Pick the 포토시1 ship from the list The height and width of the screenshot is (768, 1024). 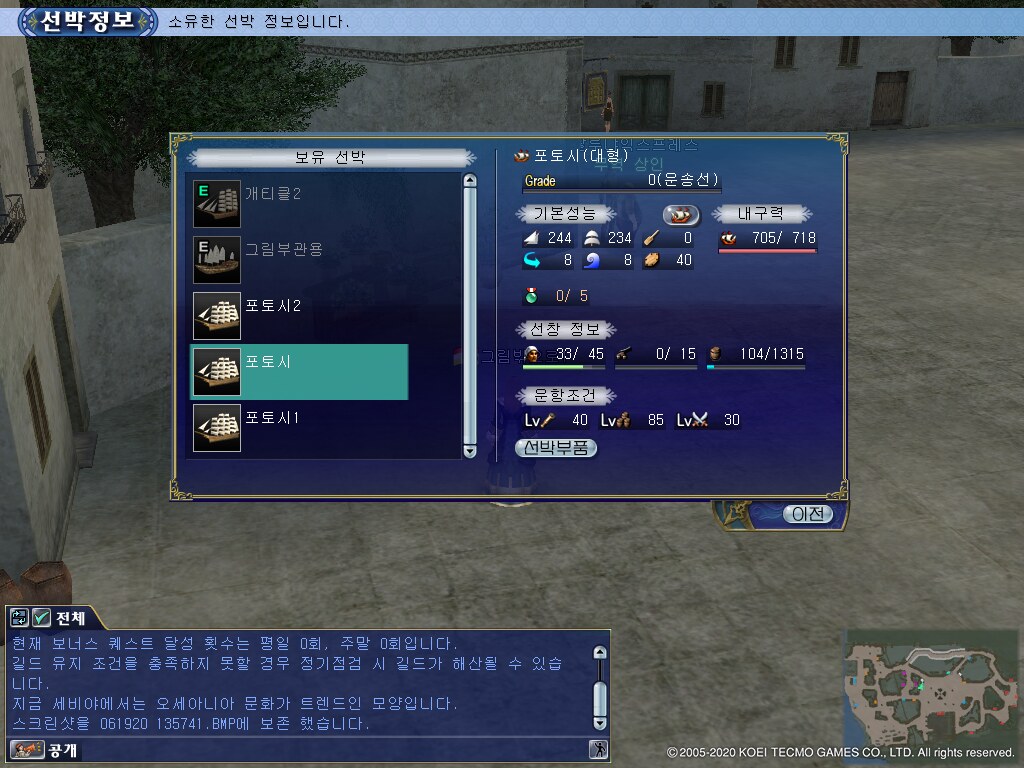[x=300, y=428]
